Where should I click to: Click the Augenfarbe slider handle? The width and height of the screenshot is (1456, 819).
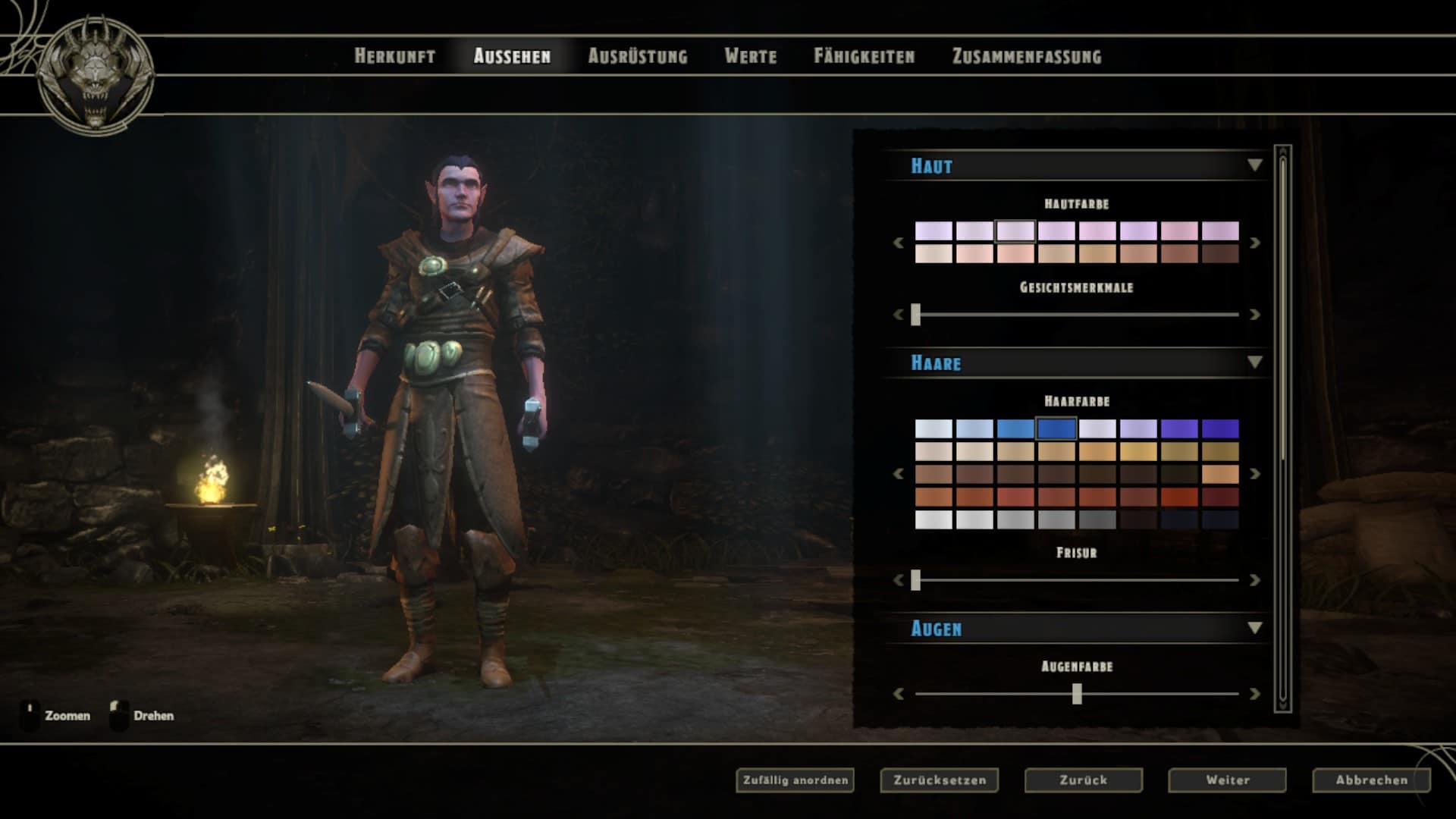(x=1077, y=694)
